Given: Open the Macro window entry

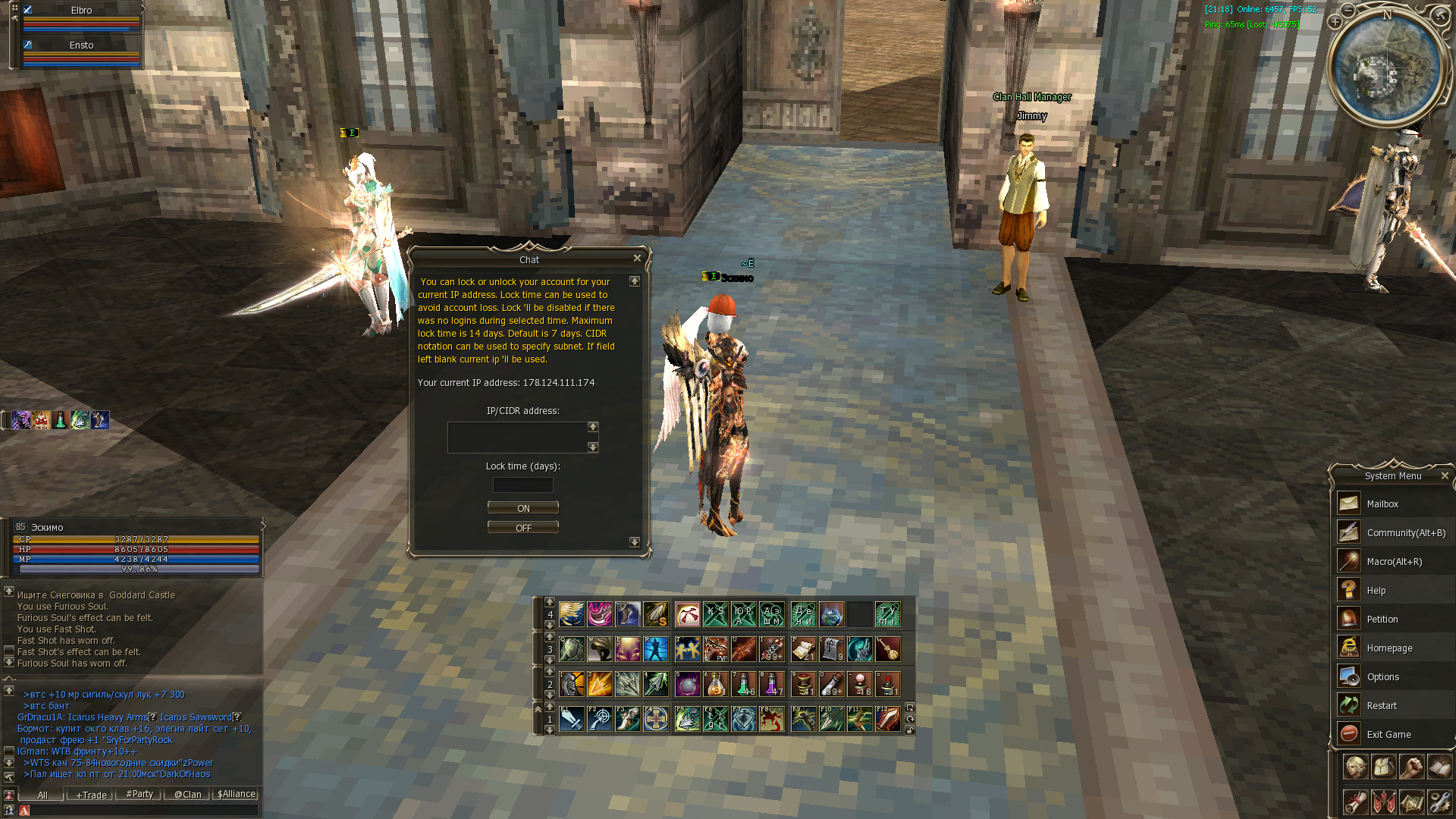Looking at the screenshot, I should (x=1394, y=562).
